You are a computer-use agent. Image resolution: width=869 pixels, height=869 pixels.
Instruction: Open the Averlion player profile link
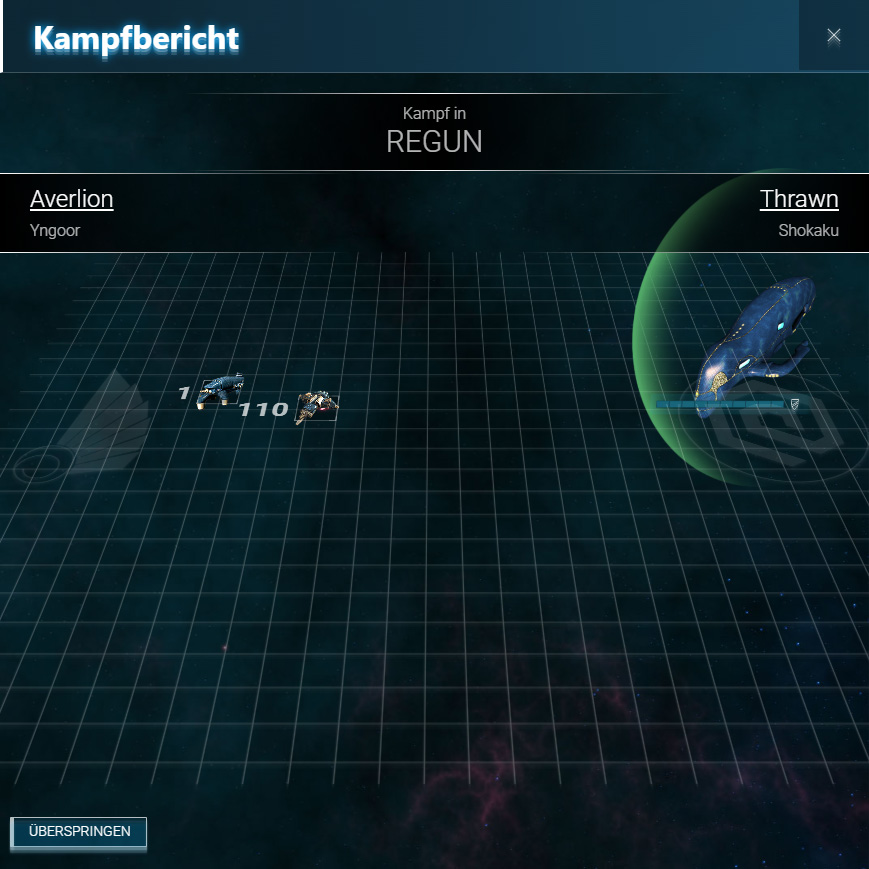tap(72, 199)
